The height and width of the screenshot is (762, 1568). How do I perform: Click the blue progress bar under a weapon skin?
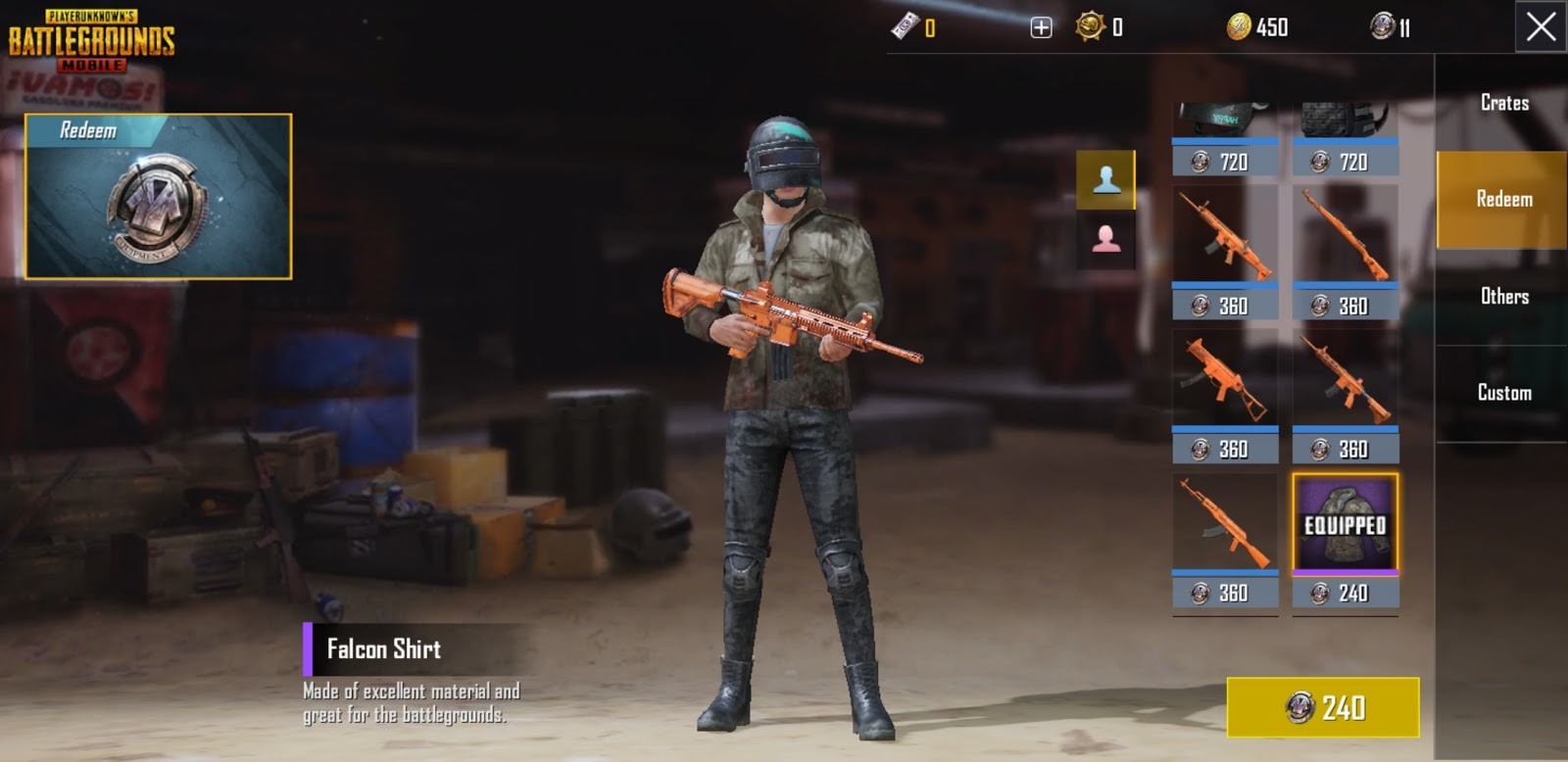(1224, 283)
